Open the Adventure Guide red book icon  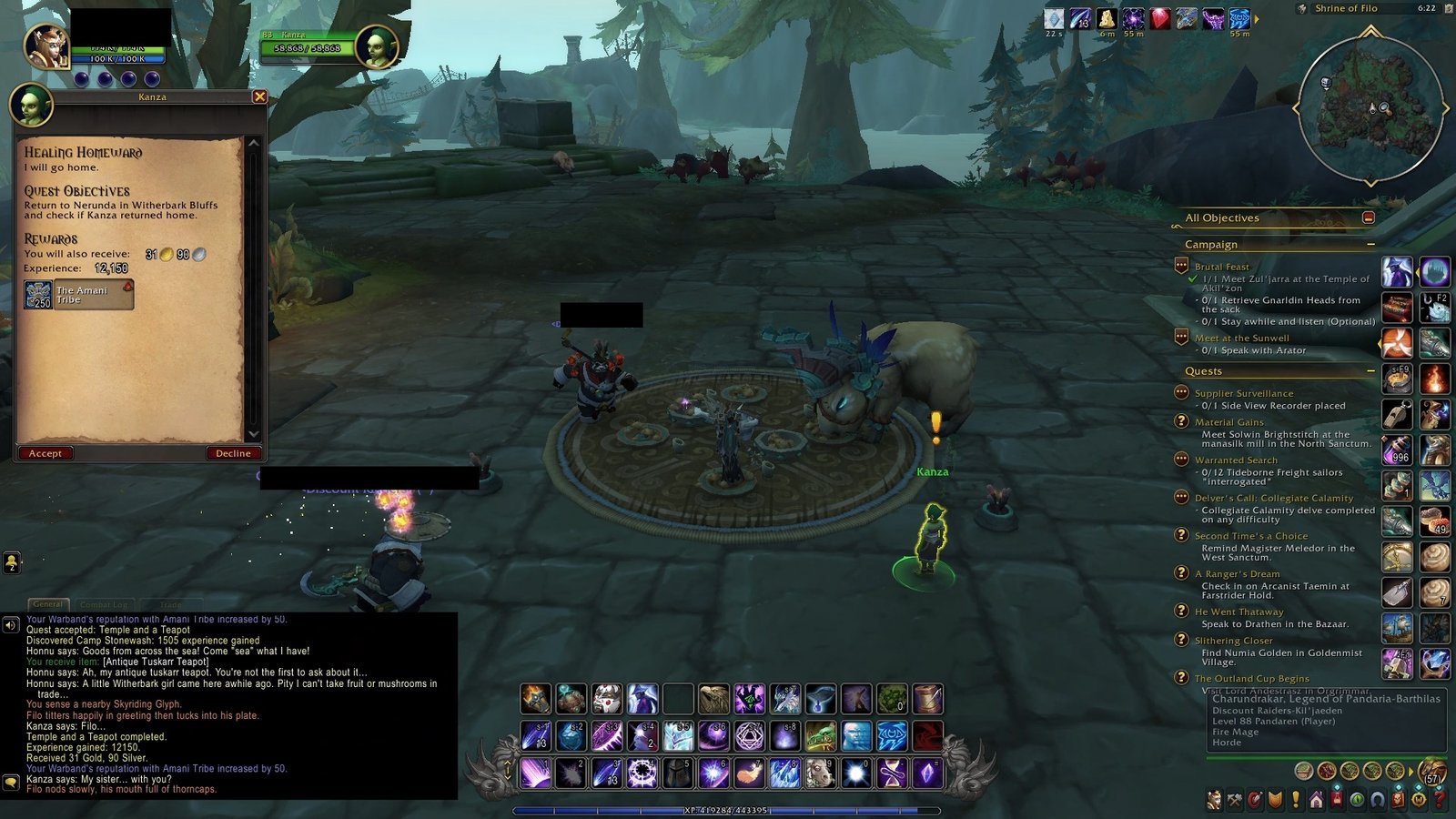point(1396,796)
